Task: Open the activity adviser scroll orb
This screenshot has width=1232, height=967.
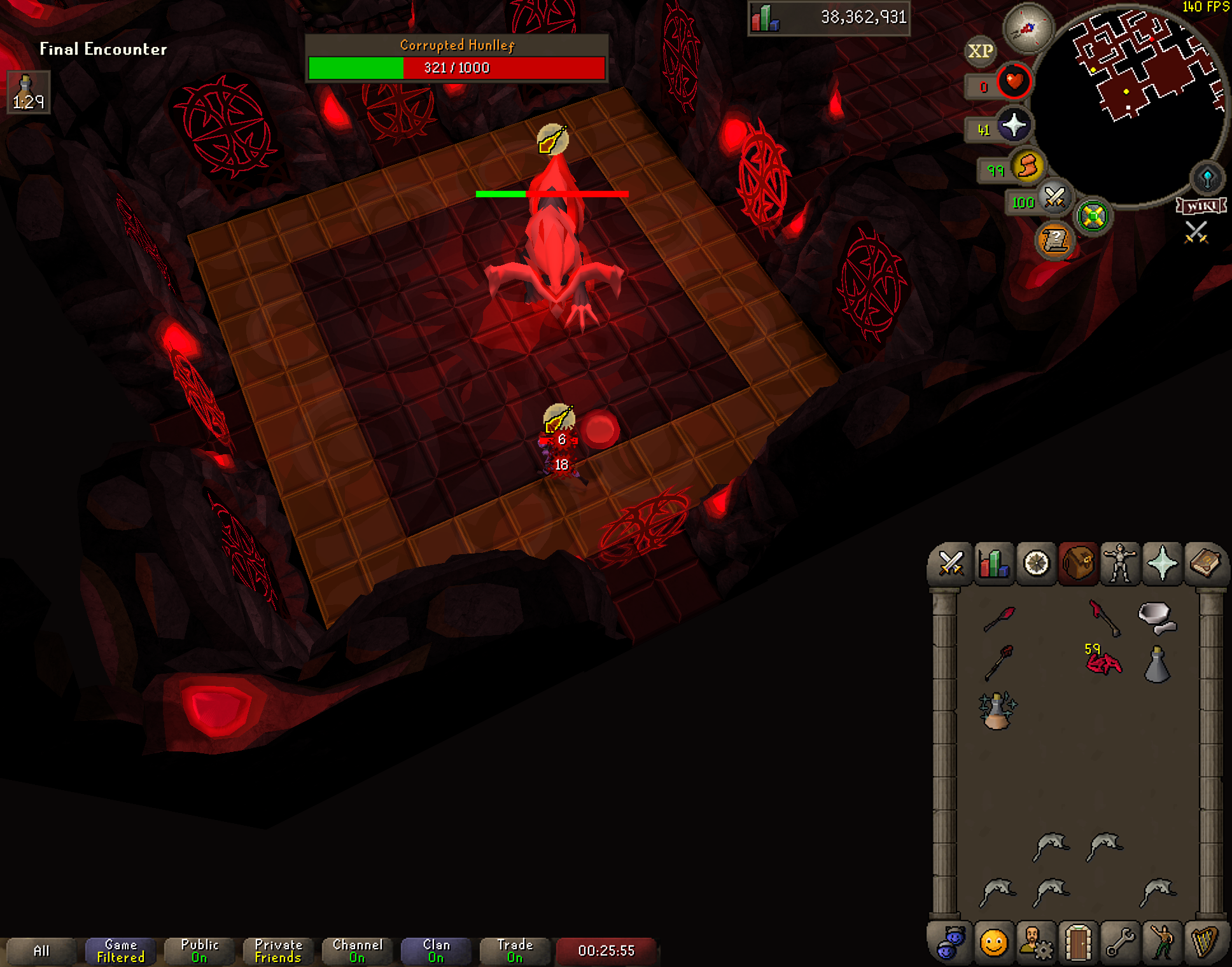Action: [x=1055, y=240]
